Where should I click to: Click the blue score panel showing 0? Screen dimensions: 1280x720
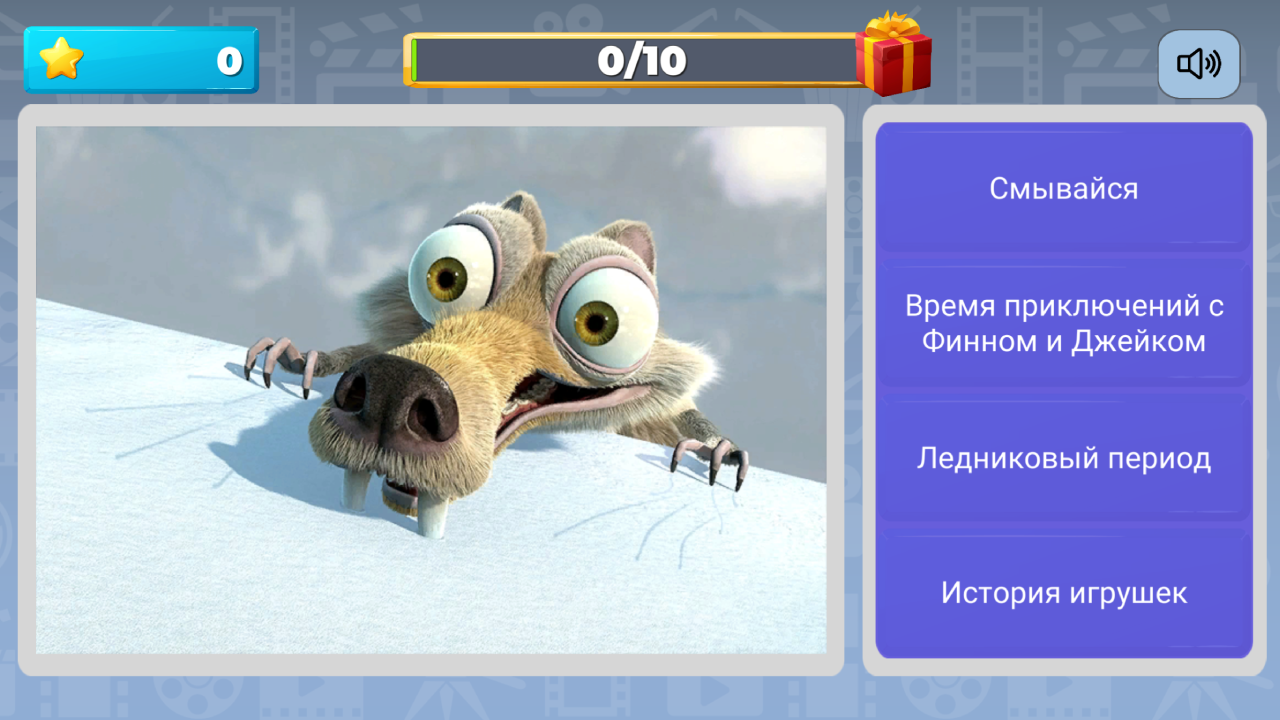click(141, 59)
